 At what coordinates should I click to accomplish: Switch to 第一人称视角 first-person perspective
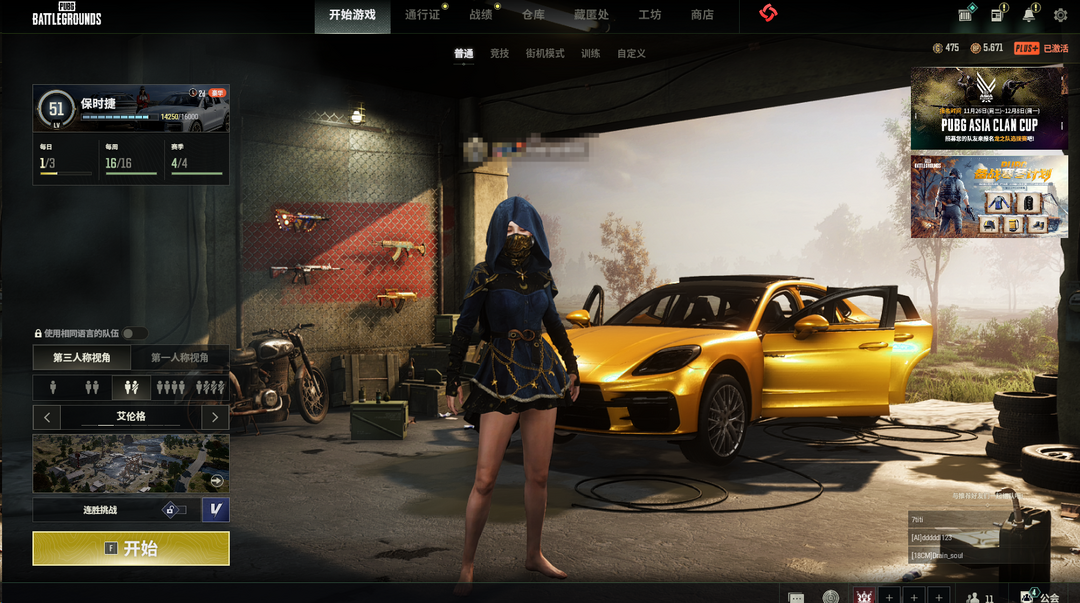point(180,358)
